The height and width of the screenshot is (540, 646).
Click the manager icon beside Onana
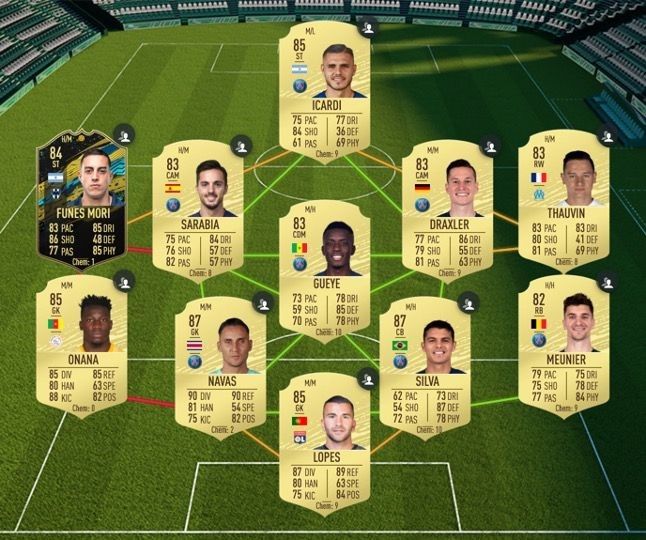click(125, 283)
